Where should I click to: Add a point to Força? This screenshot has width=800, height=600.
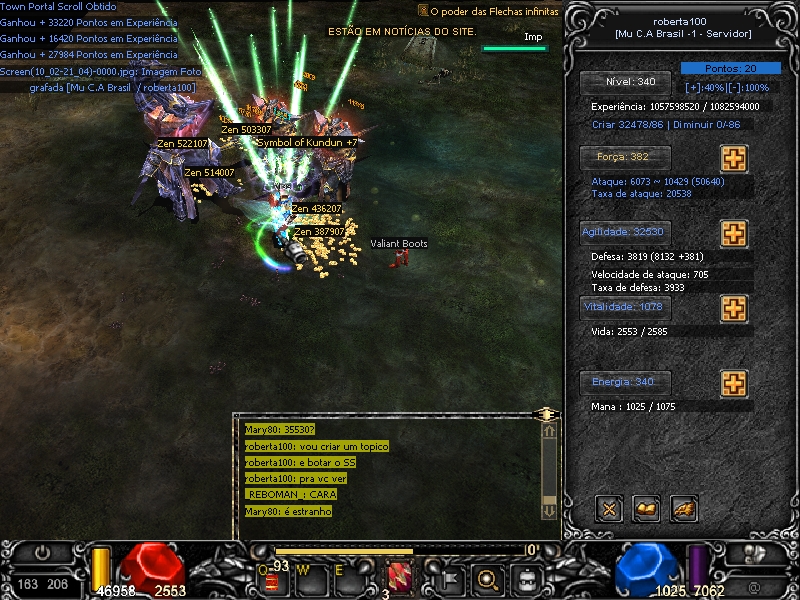point(734,159)
